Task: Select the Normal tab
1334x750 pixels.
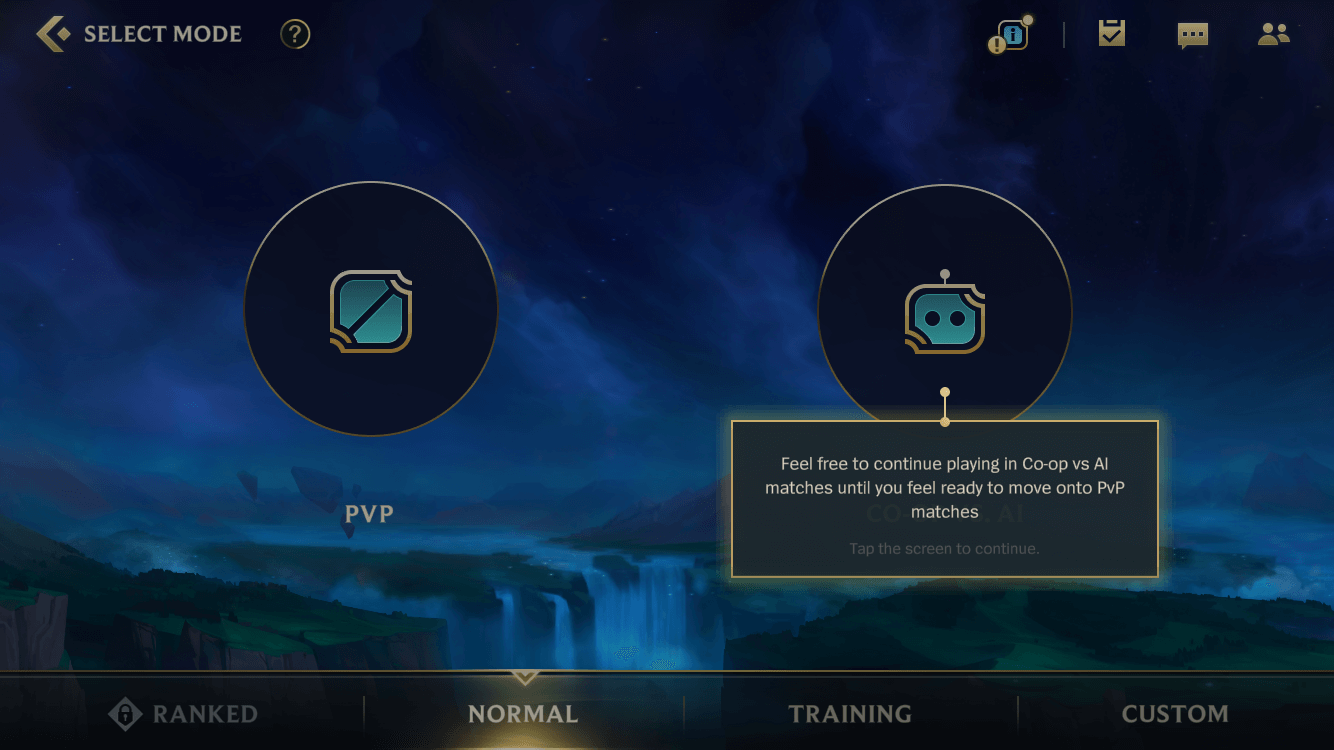Action: tap(523, 714)
